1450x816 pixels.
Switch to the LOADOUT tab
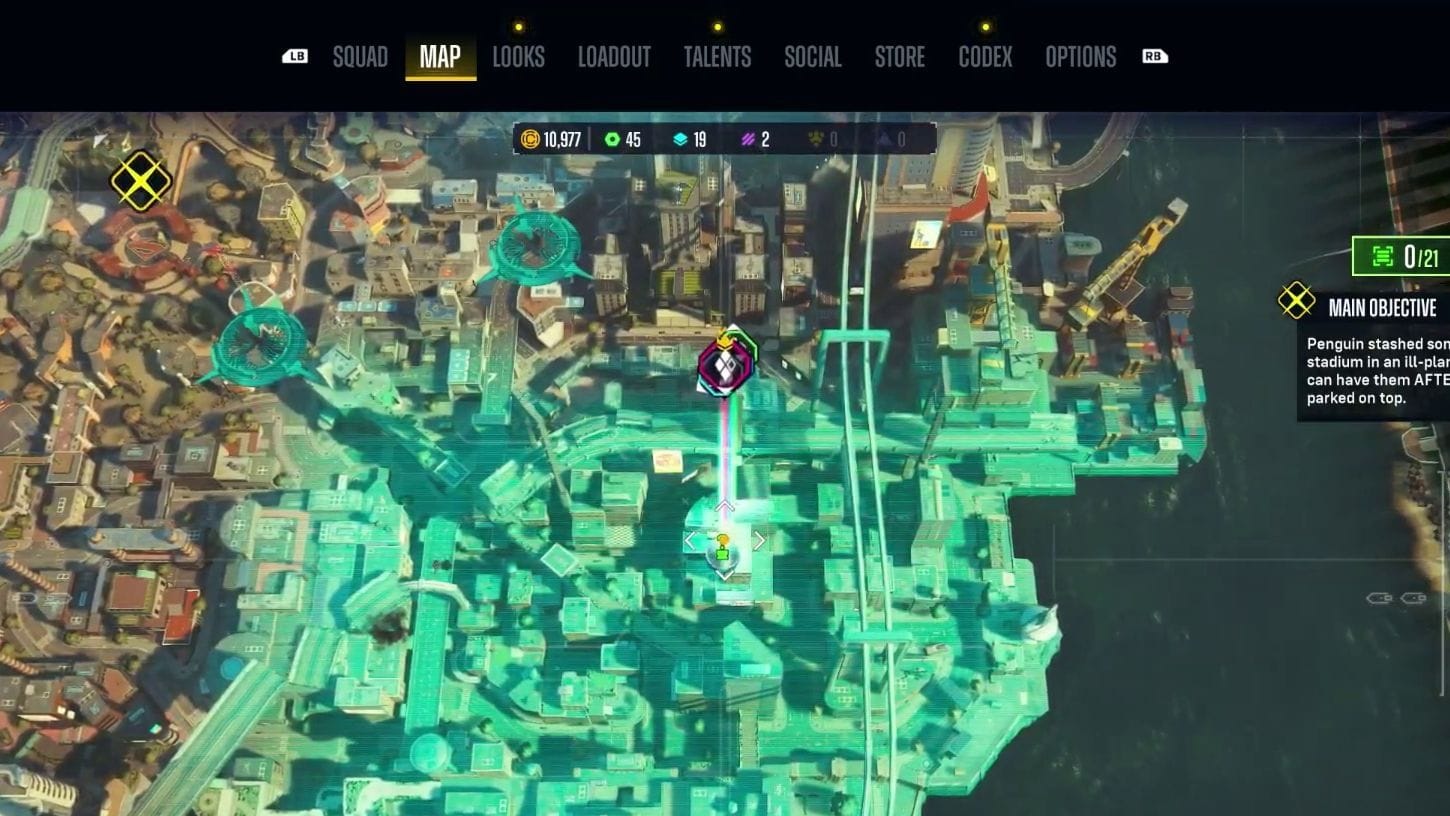click(614, 57)
